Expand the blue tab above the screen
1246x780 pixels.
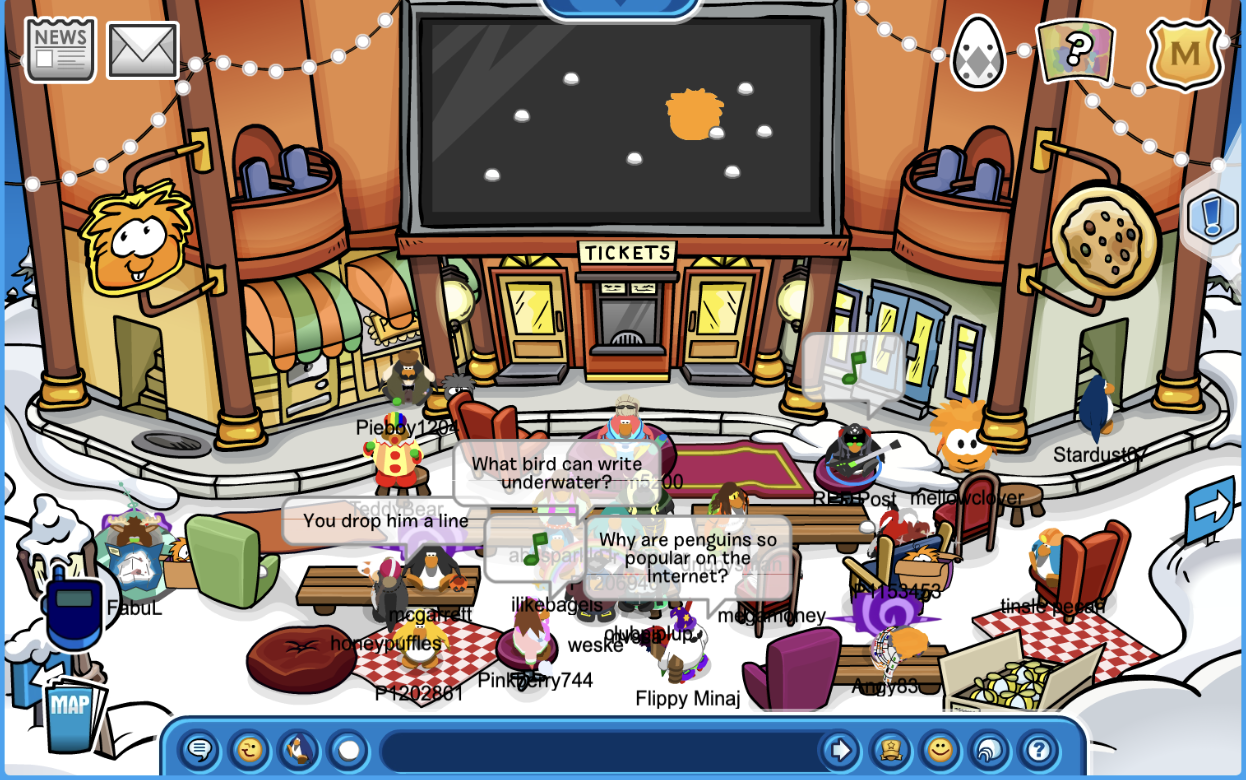(620, 8)
